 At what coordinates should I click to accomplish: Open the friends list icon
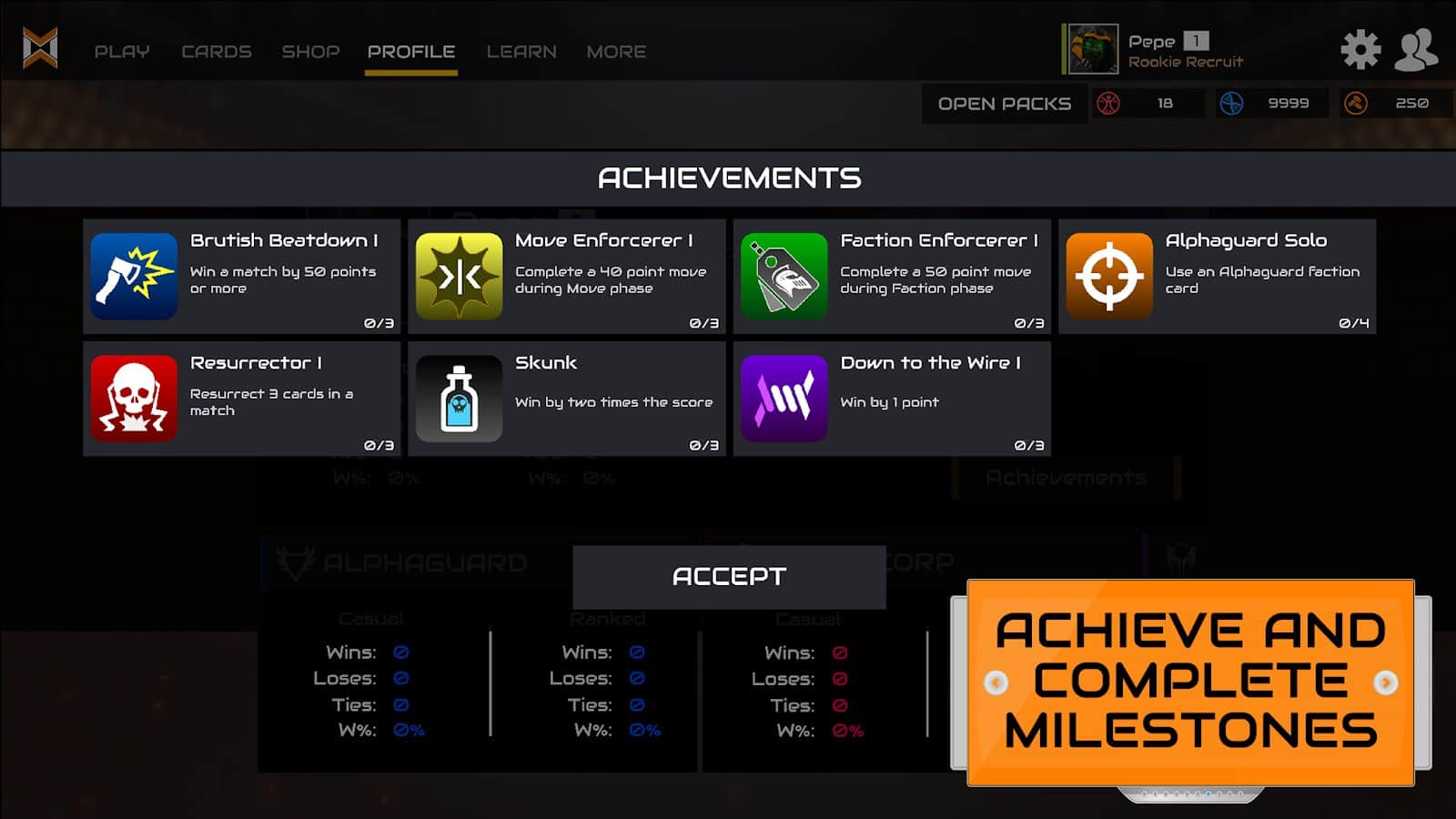(1416, 49)
